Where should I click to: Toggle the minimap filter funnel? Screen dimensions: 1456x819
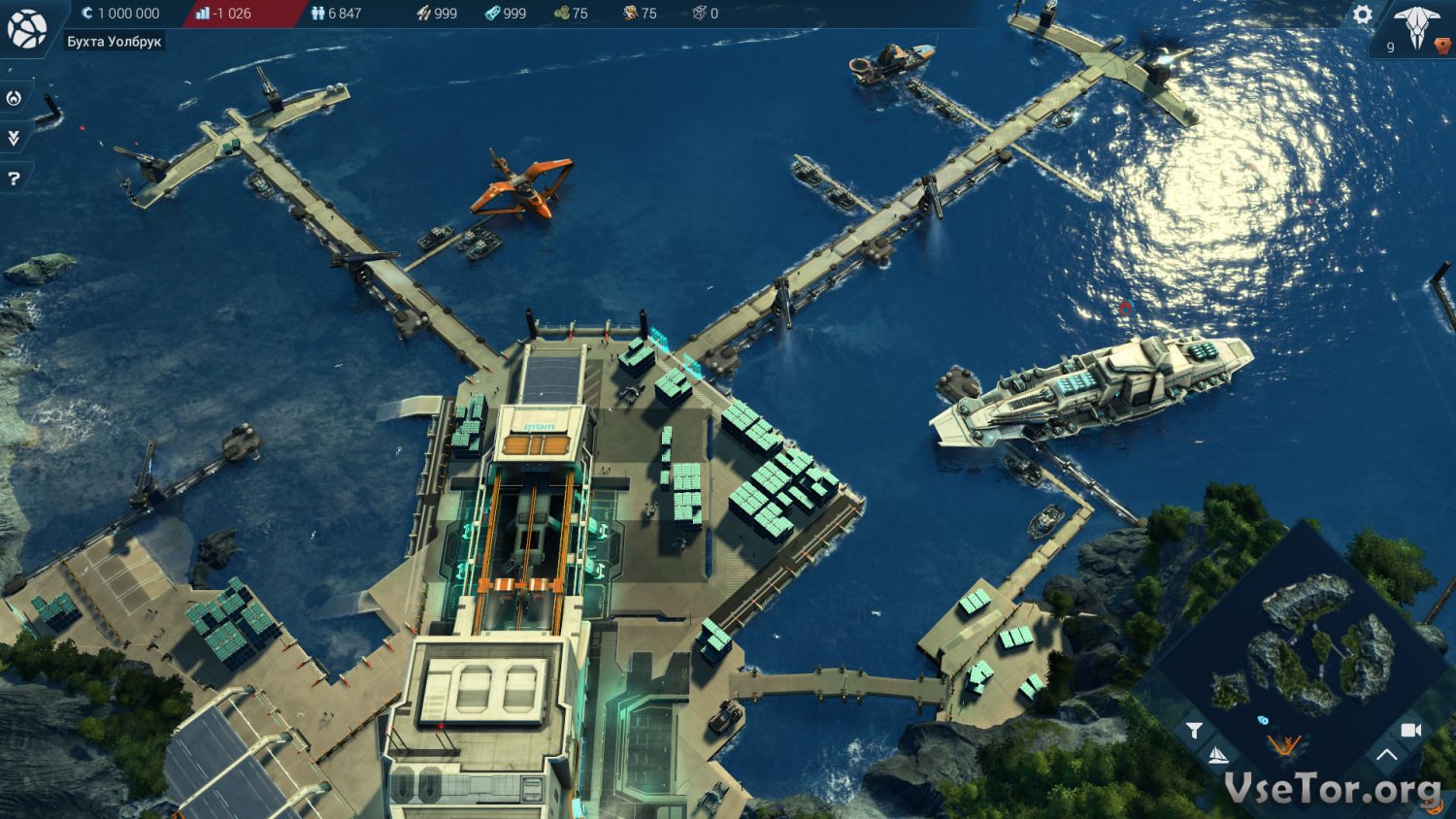click(x=1194, y=730)
